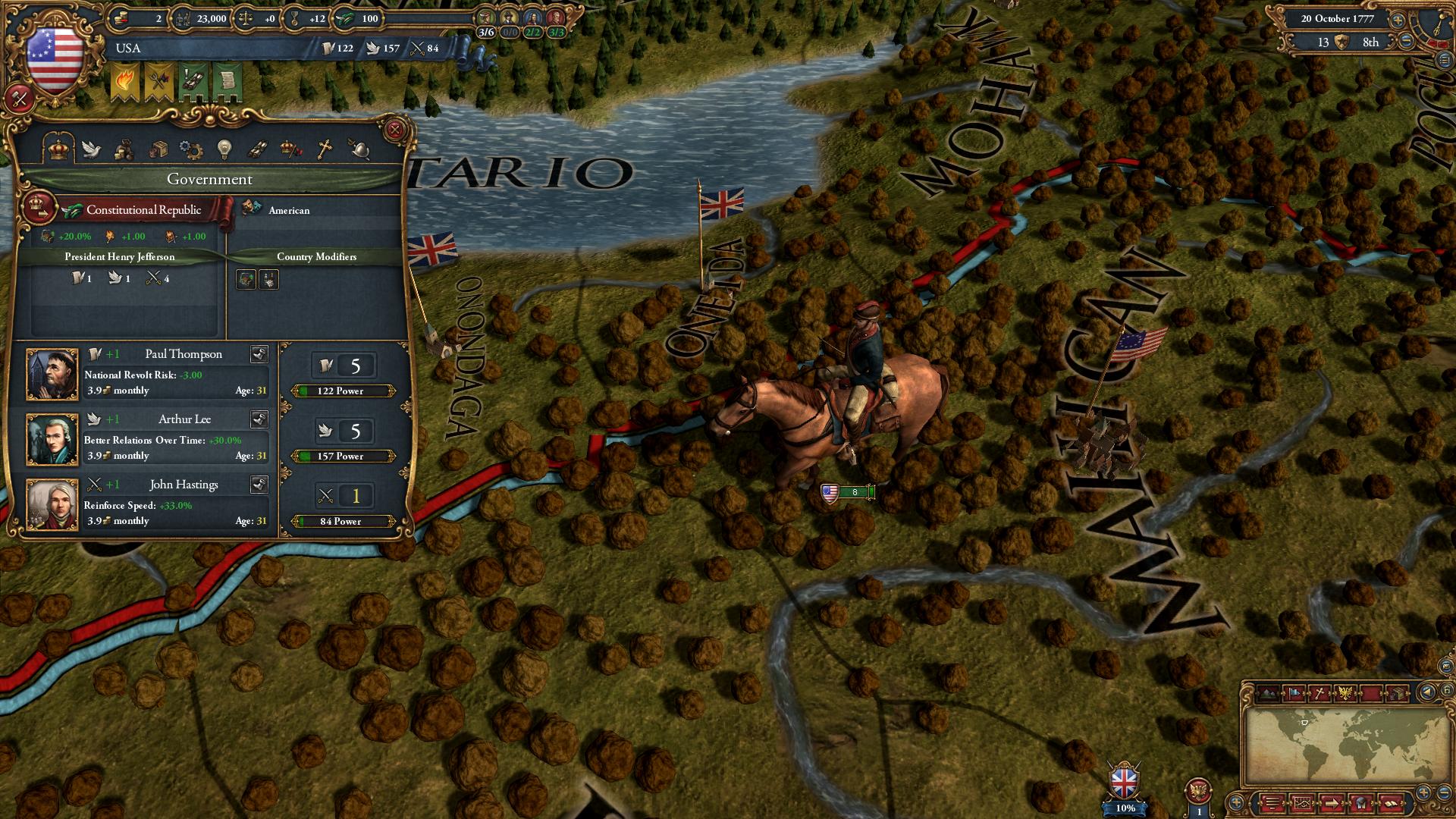Toggle terrain mapmode above the minimap
Image resolution: width=1456 pixels, height=819 pixels.
pos(1268,692)
